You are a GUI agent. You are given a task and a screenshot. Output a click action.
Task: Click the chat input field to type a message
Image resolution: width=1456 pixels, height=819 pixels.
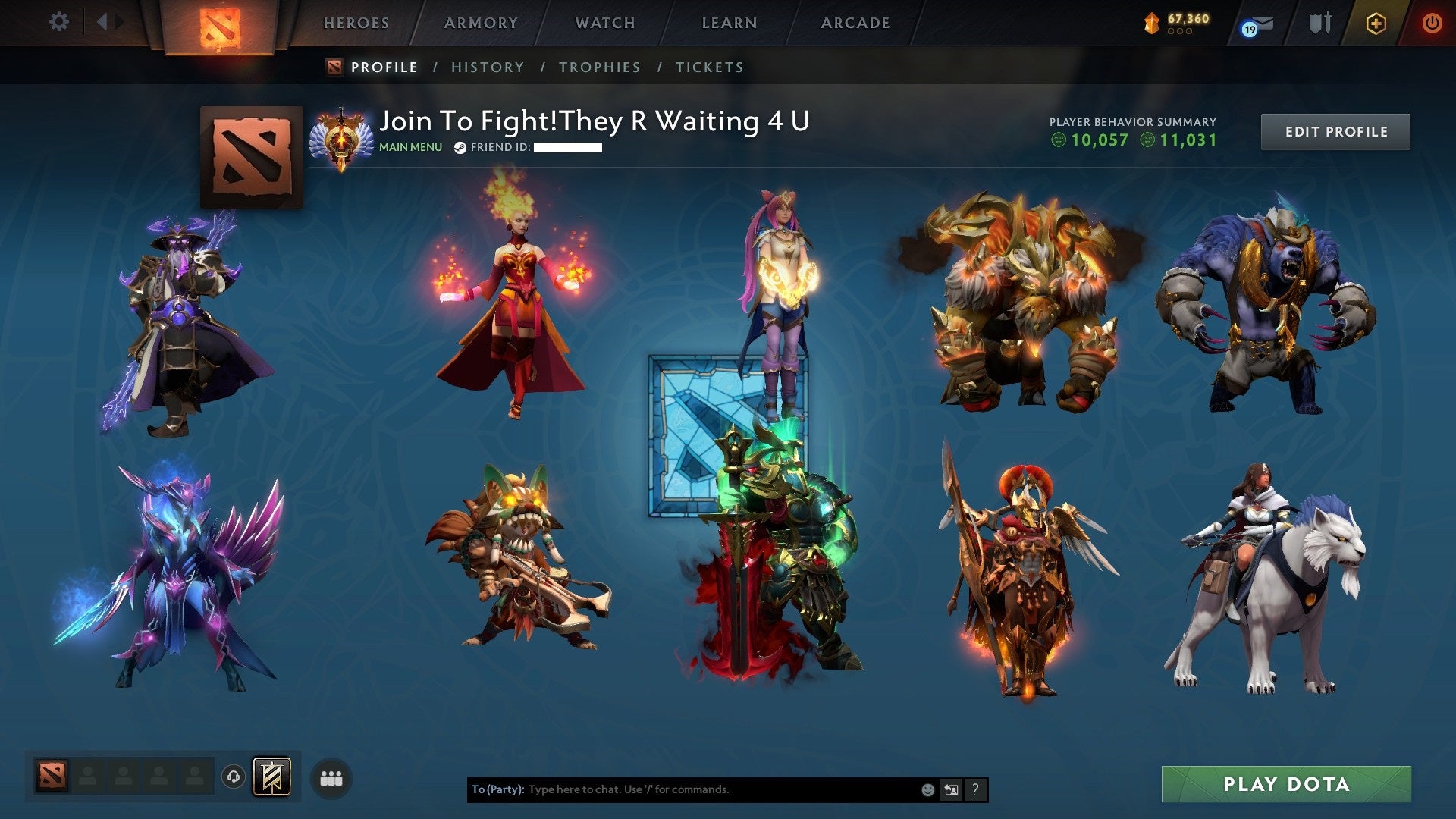pyautogui.click(x=682, y=789)
